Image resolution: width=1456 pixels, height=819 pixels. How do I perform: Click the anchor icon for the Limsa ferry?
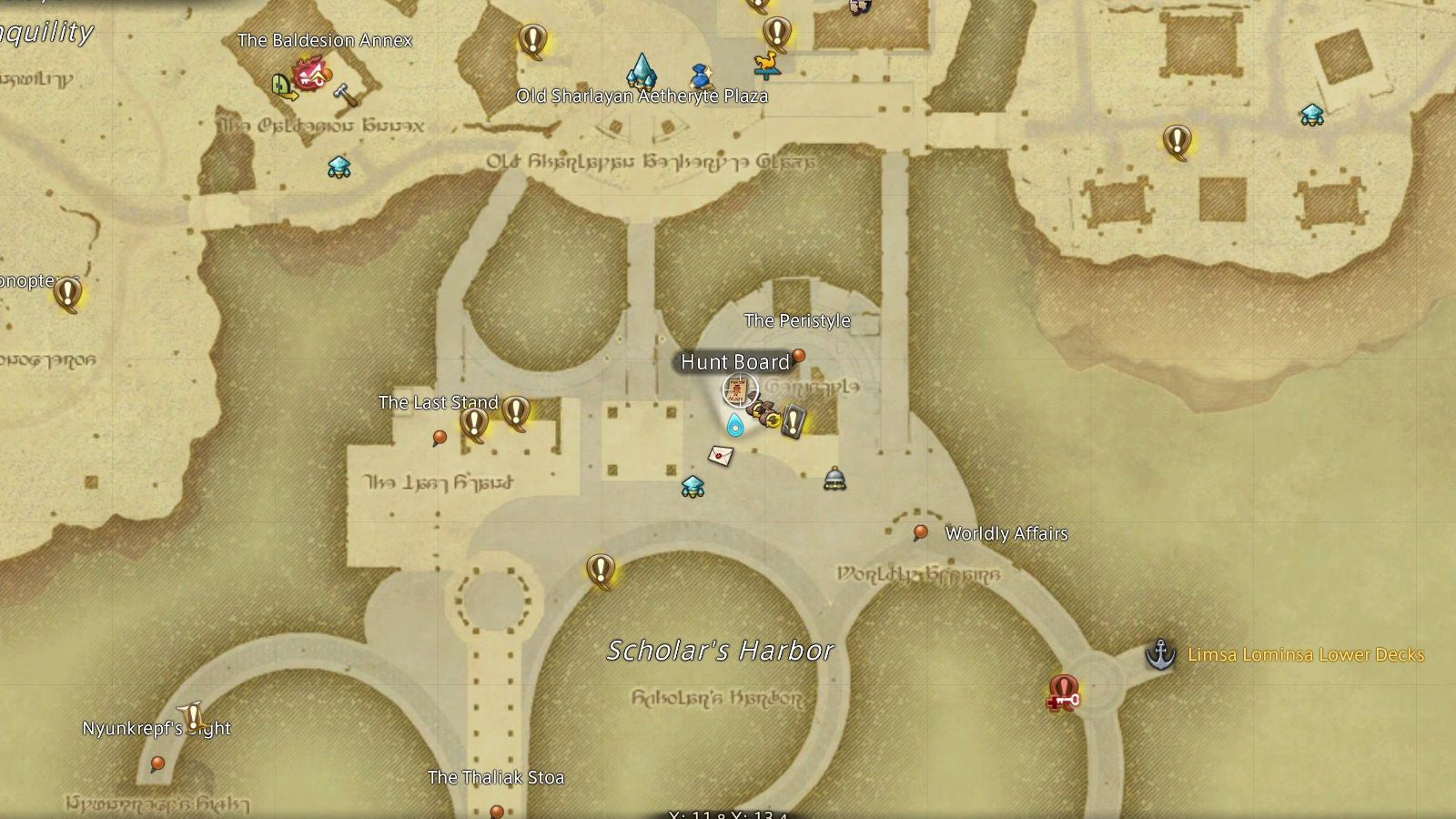(x=1160, y=654)
